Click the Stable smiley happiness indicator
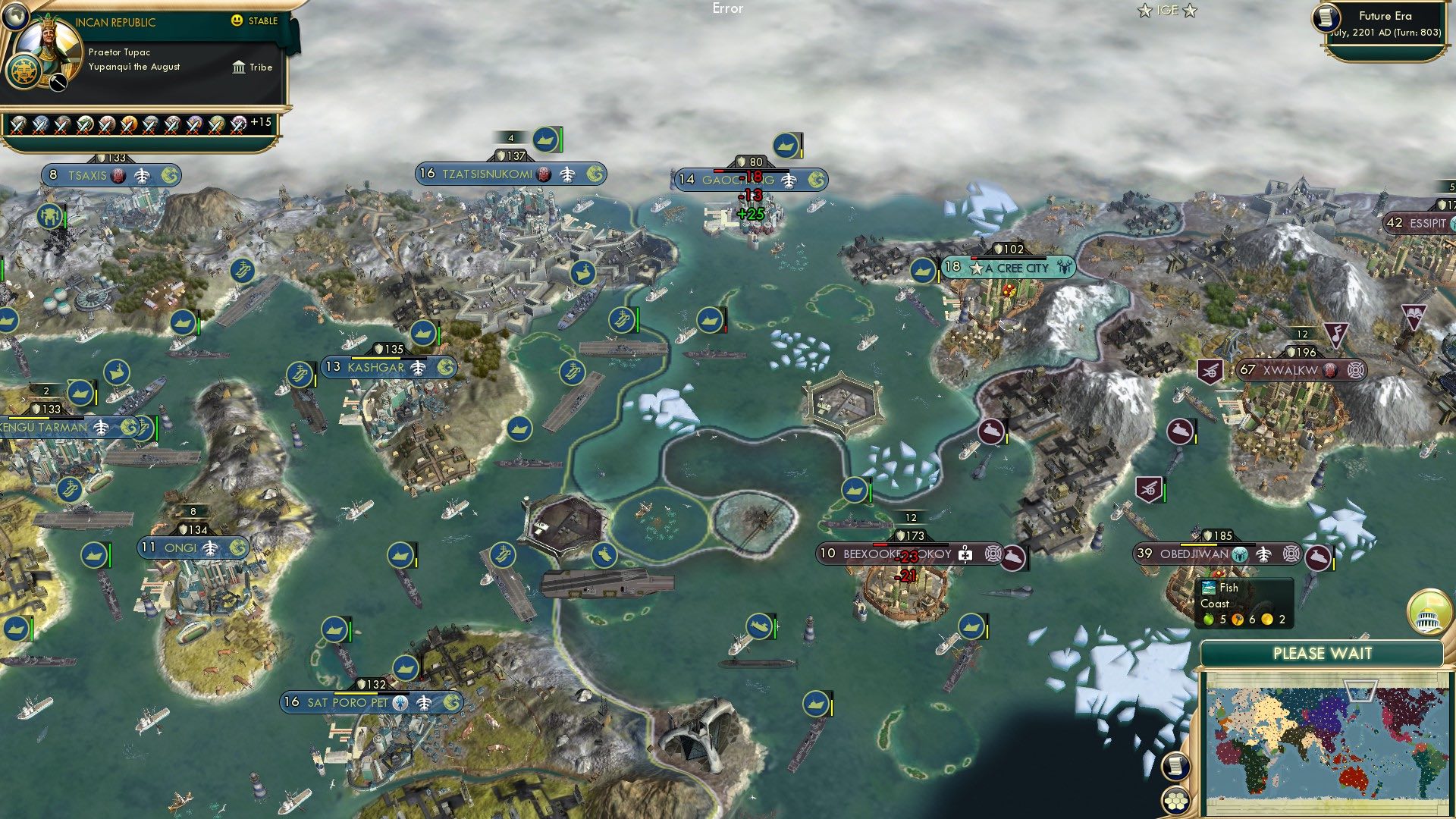1456x819 pixels. pos(237,22)
